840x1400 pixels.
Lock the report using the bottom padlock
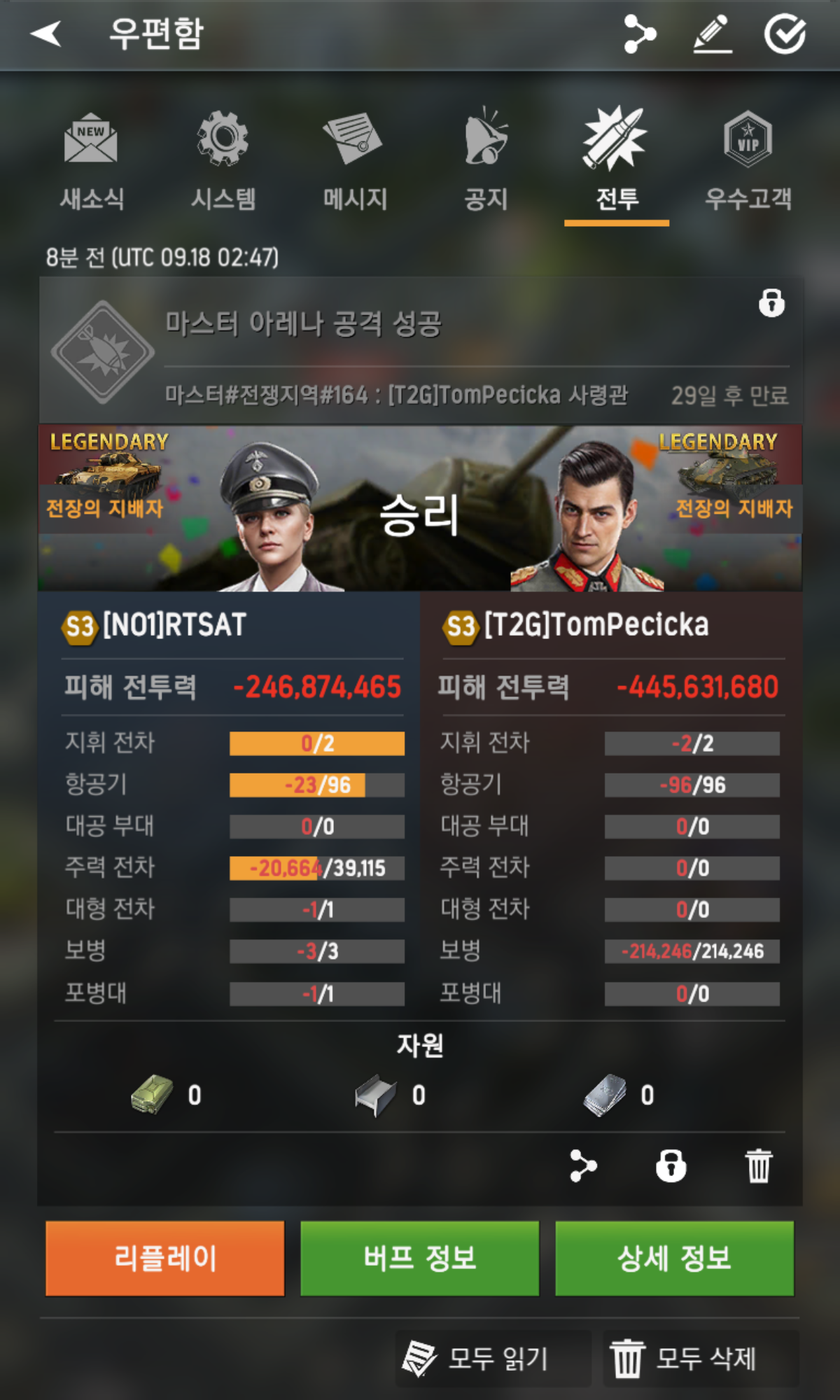[671, 1165]
